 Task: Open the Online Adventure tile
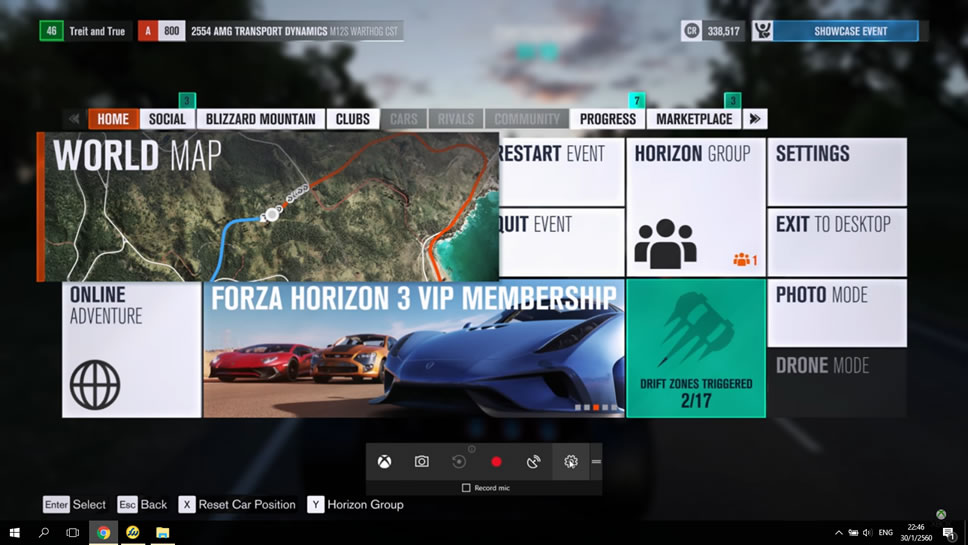131,348
